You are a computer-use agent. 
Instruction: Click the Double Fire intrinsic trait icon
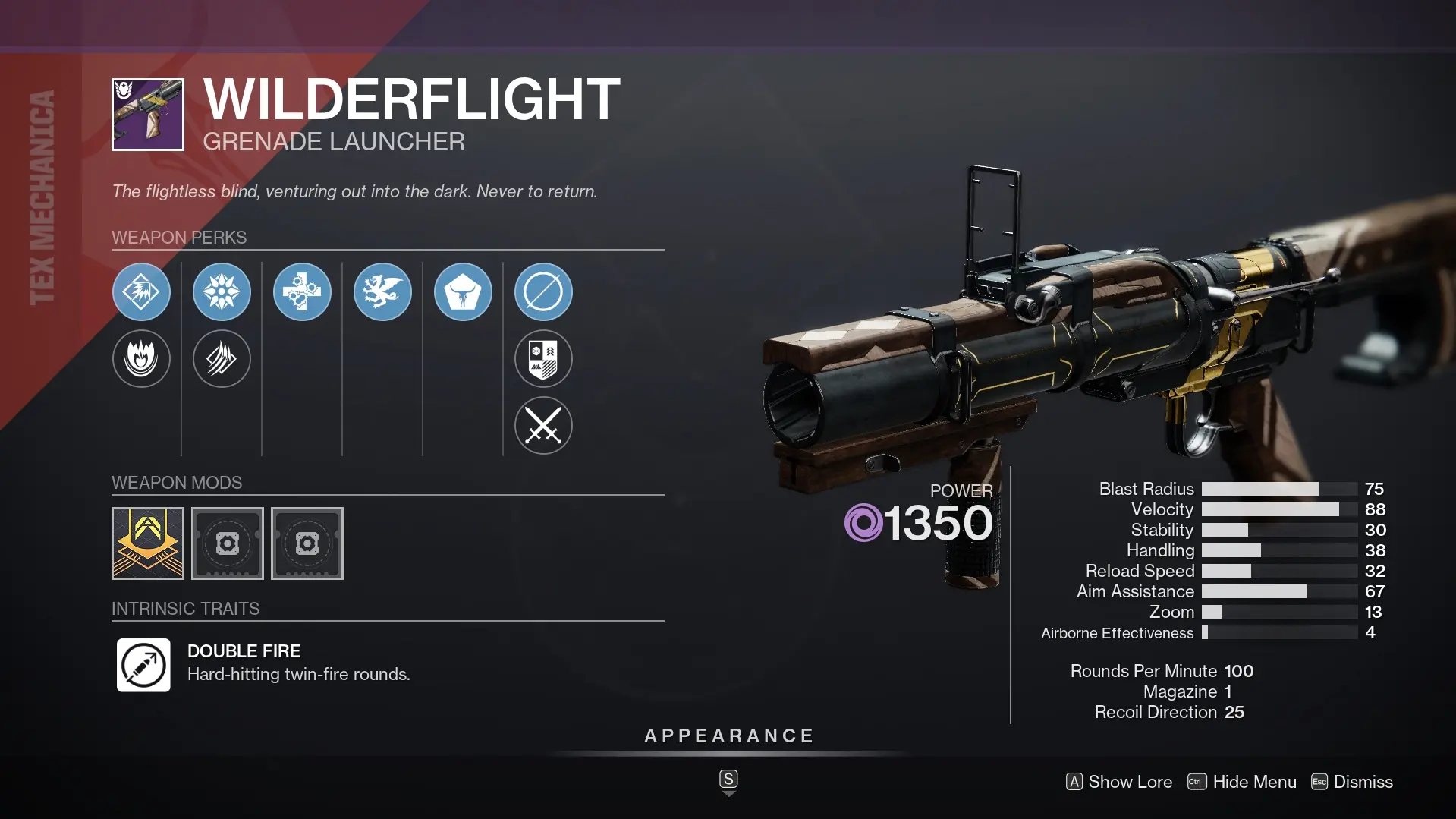(x=143, y=666)
